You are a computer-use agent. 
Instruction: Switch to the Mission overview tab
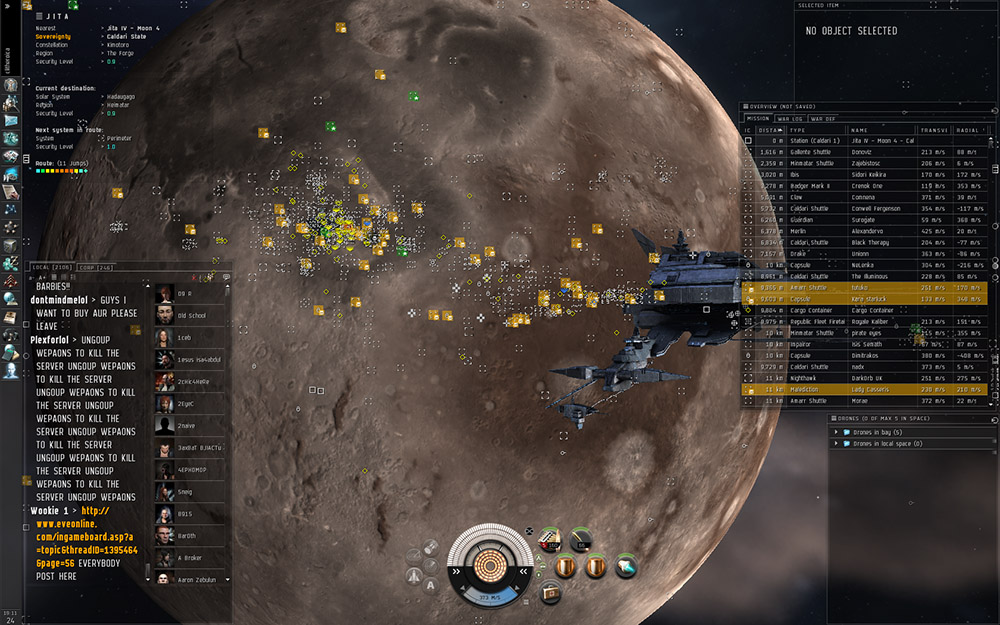pyautogui.click(x=758, y=118)
